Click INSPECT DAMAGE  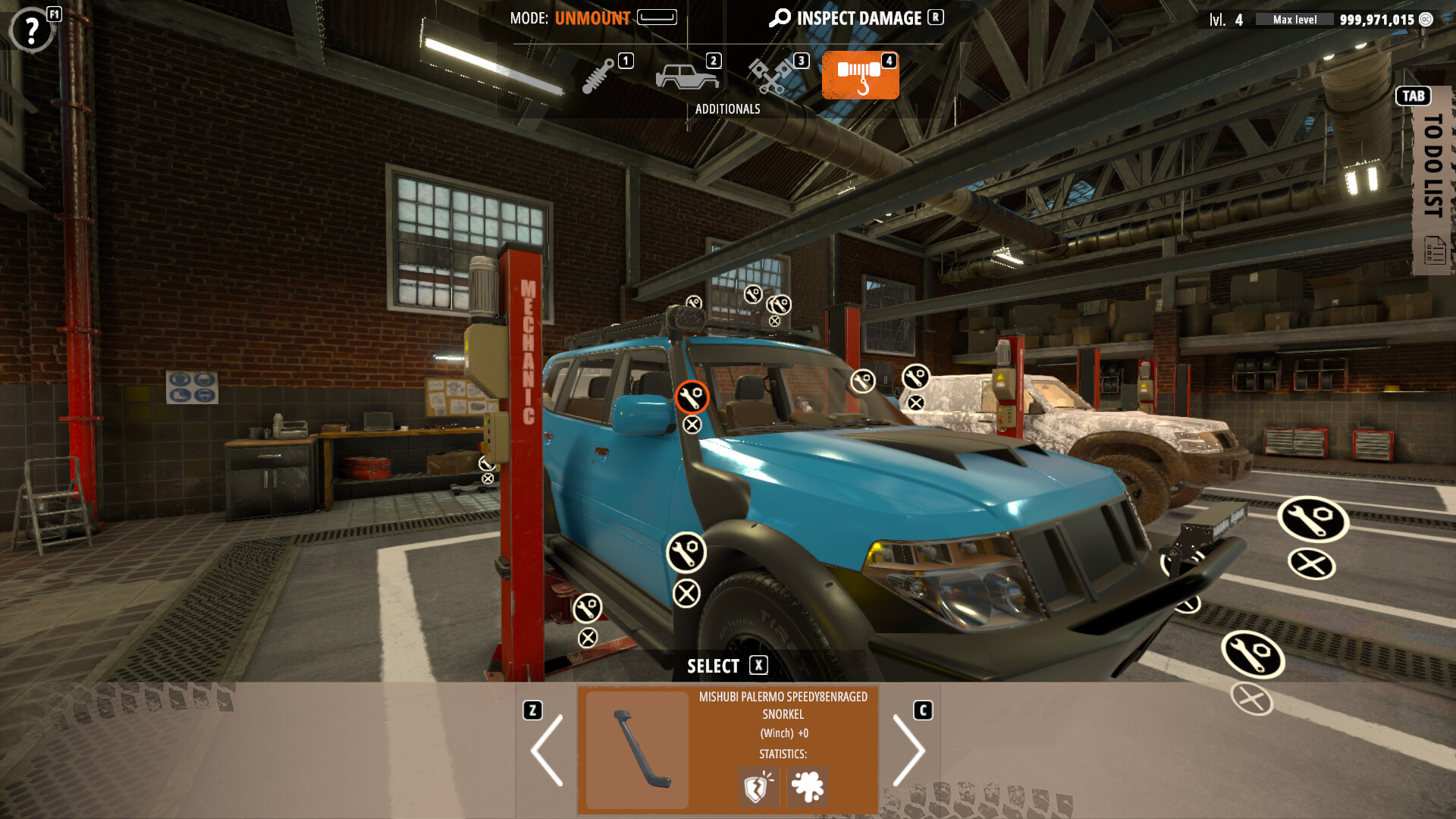[x=858, y=18]
